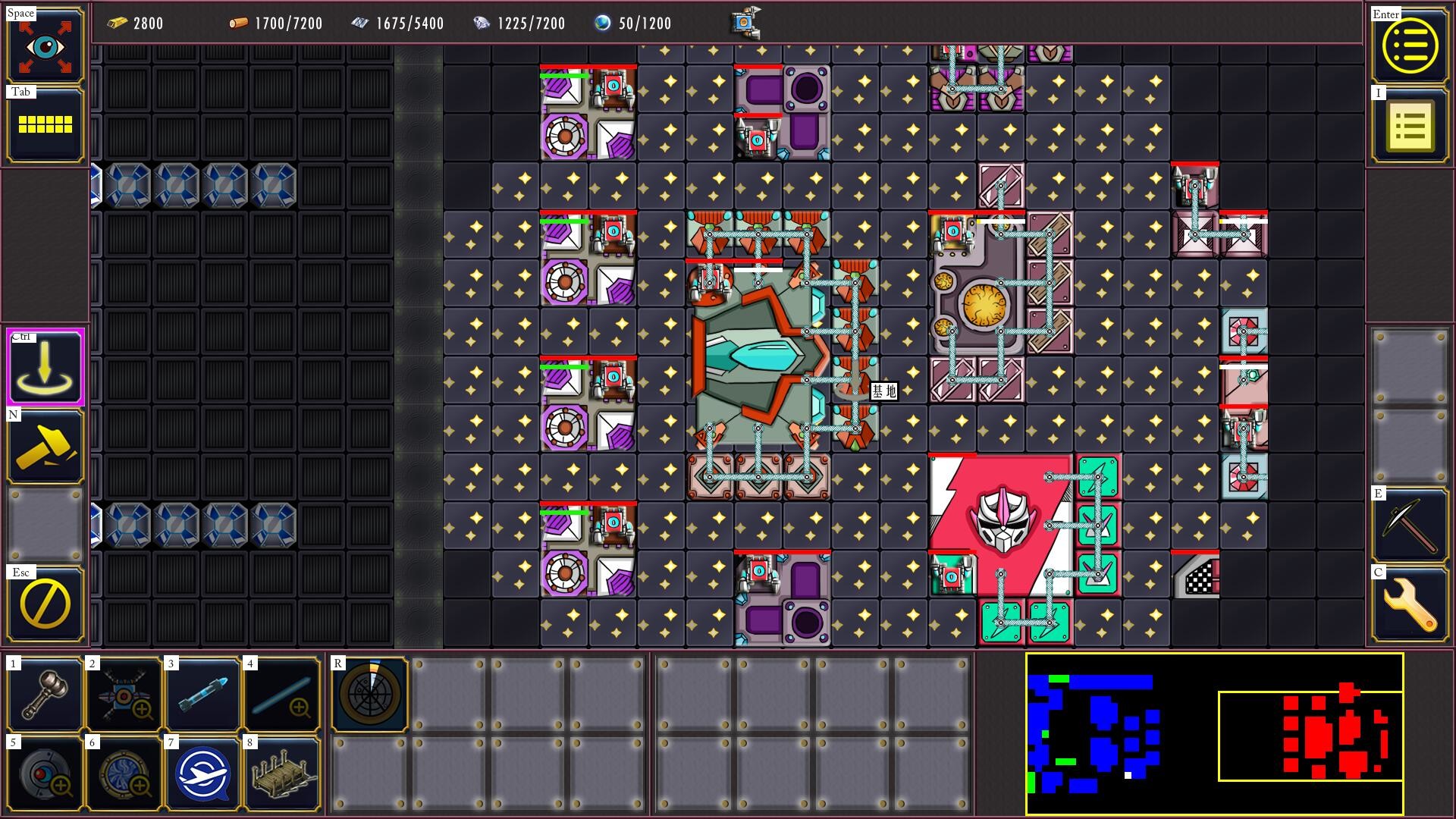Toggle overview camera with the eye icon
The width and height of the screenshot is (1456, 819).
[45, 45]
